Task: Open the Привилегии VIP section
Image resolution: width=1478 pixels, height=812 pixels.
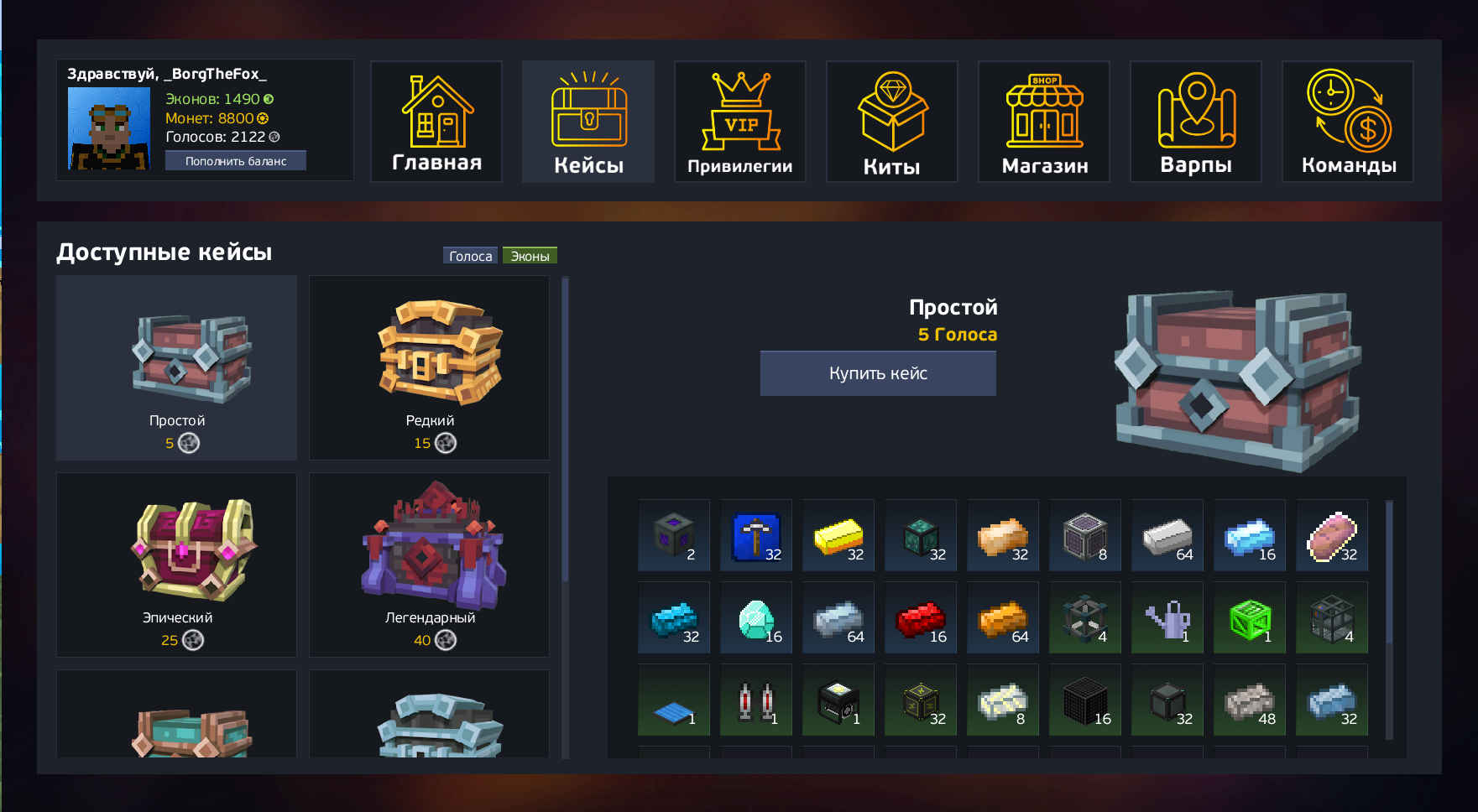Action: [x=740, y=122]
